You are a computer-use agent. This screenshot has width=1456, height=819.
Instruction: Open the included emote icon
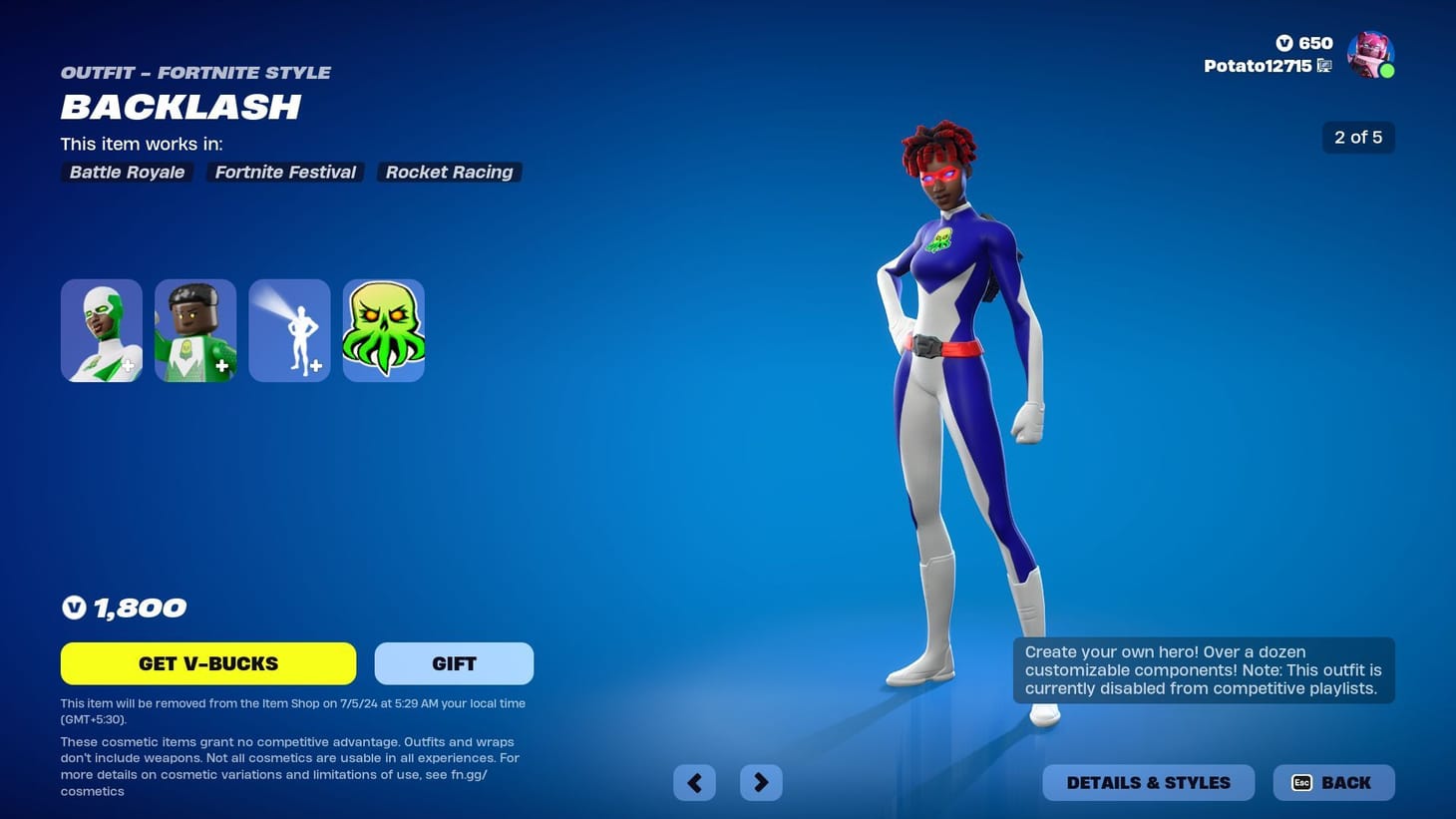click(288, 329)
